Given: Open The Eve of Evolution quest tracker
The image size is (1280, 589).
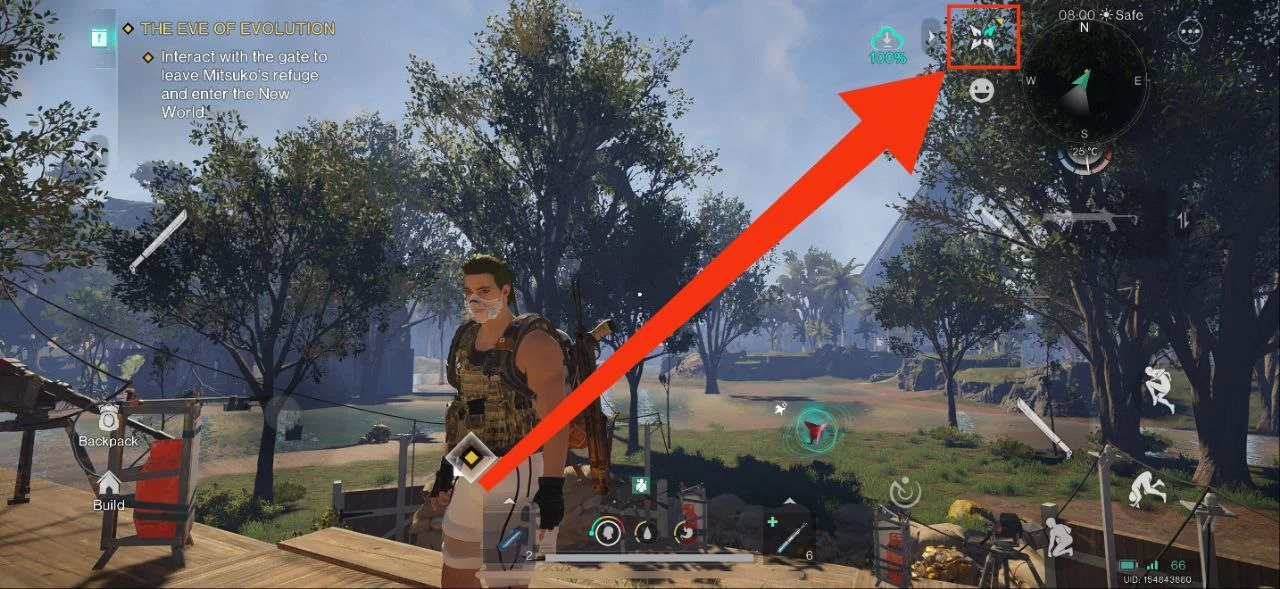Looking at the screenshot, I should click(238, 29).
